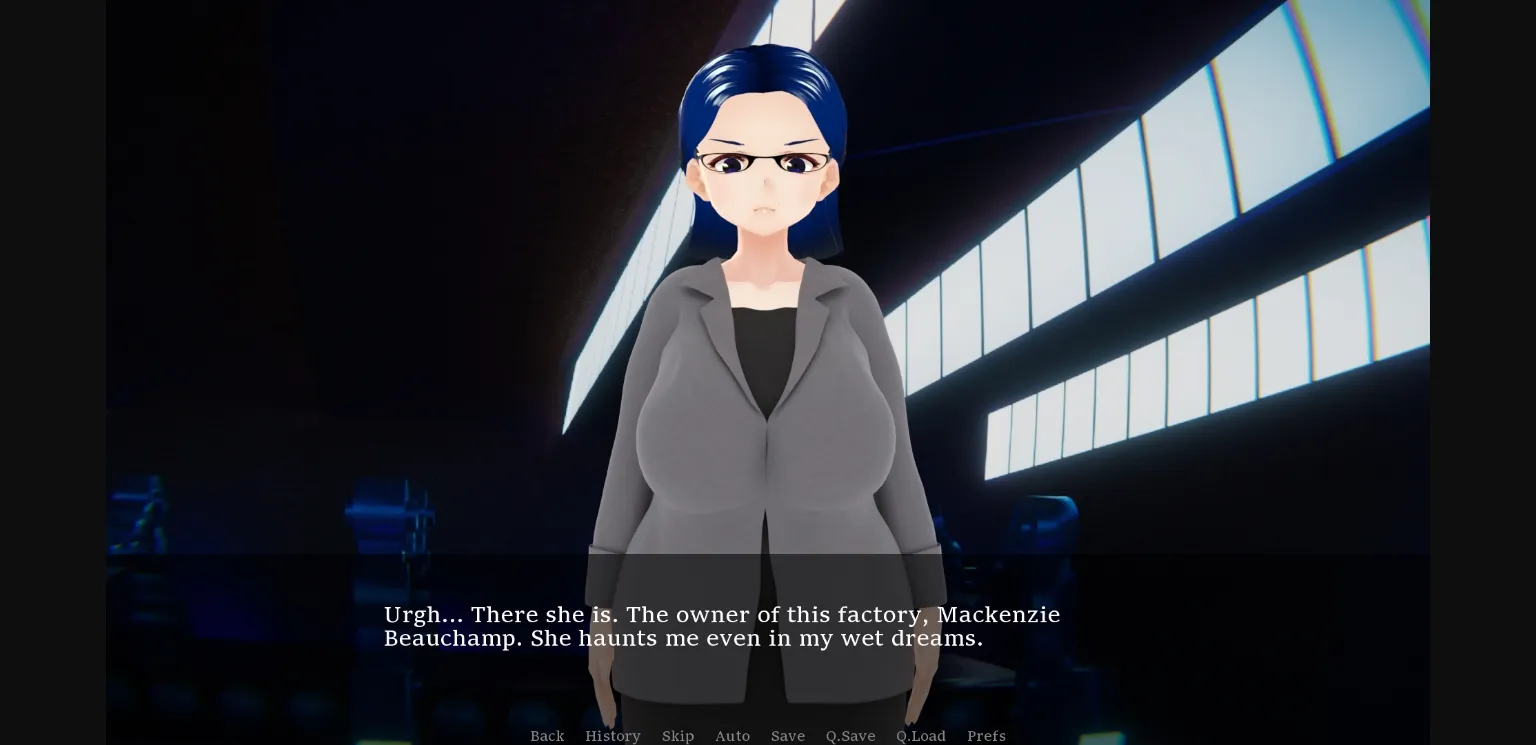Image resolution: width=1536 pixels, height=745 pixels.
Task: Click Save to store your progress
Action: coord(788,736)
